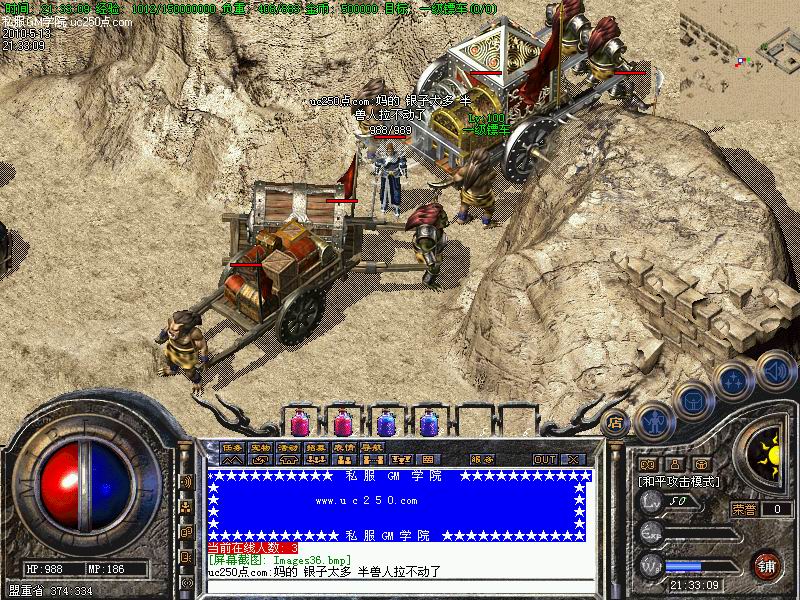The image size is (800, 600).
Task: Click the 宠物 pet button
Action: (x=260, y=447)
